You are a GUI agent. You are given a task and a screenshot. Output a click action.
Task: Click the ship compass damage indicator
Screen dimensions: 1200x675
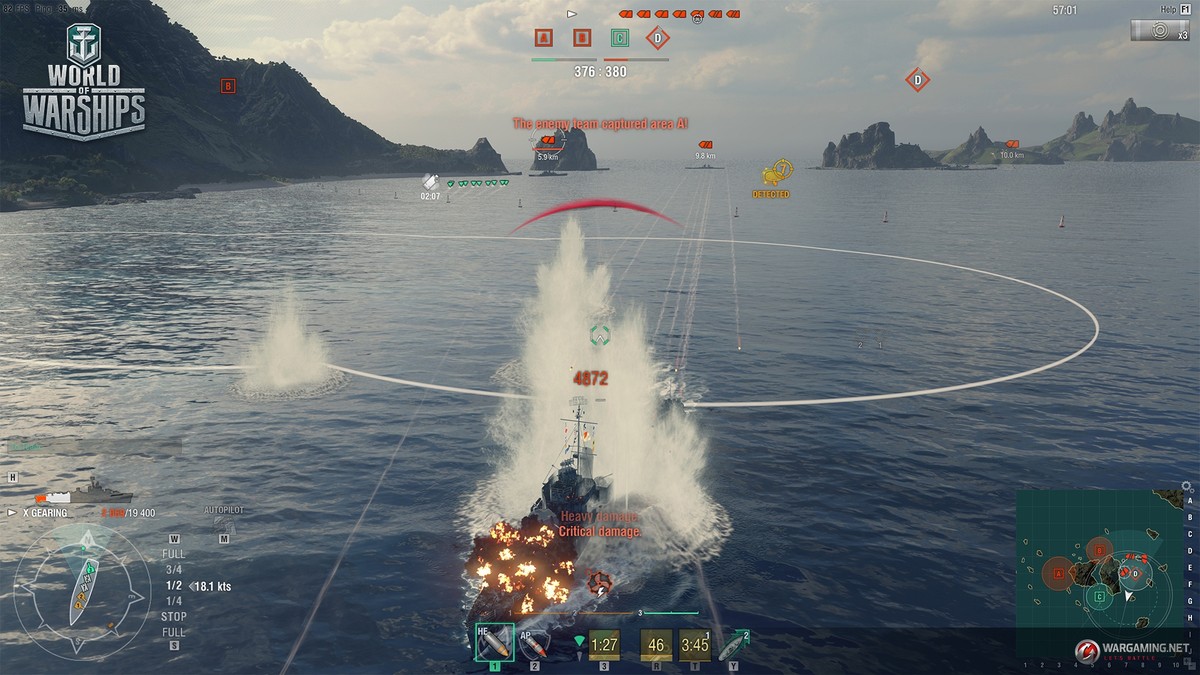84,590
